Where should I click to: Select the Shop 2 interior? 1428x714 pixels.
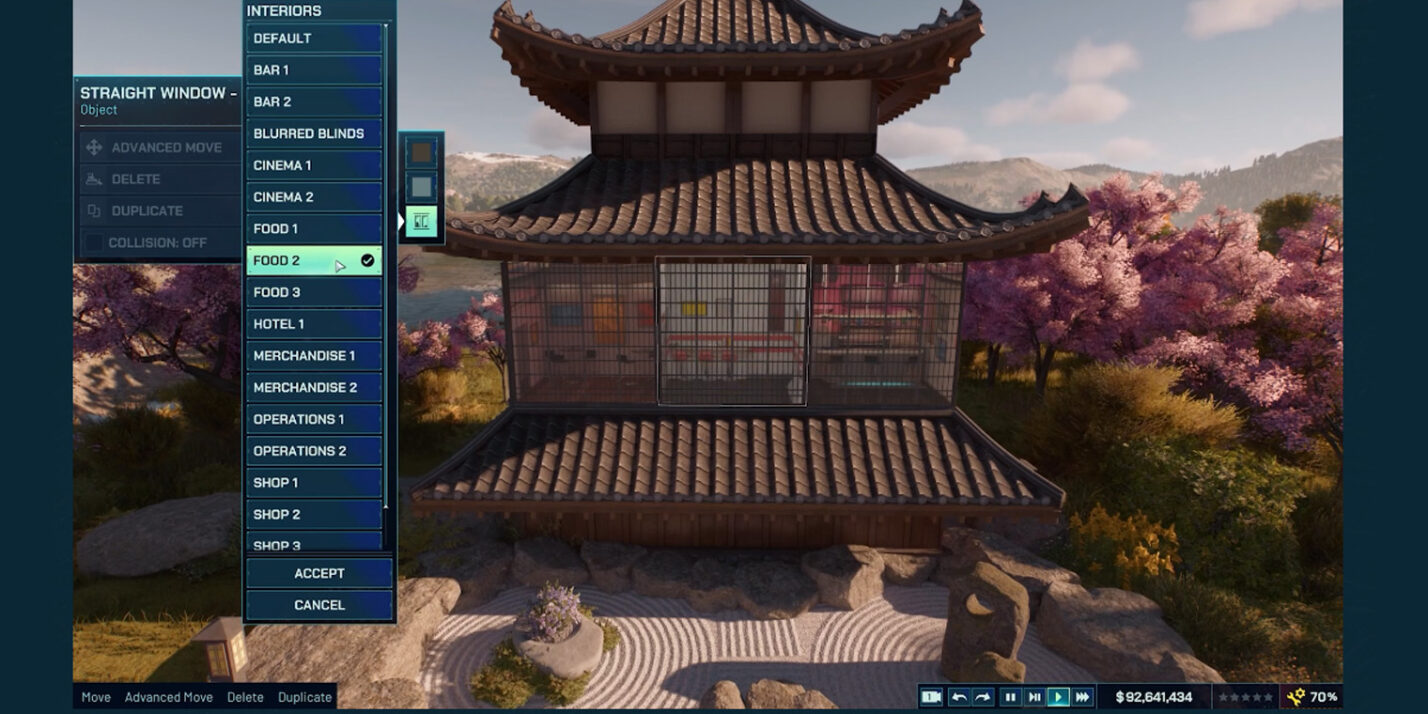pyautogui.click(x=314, y=514)
